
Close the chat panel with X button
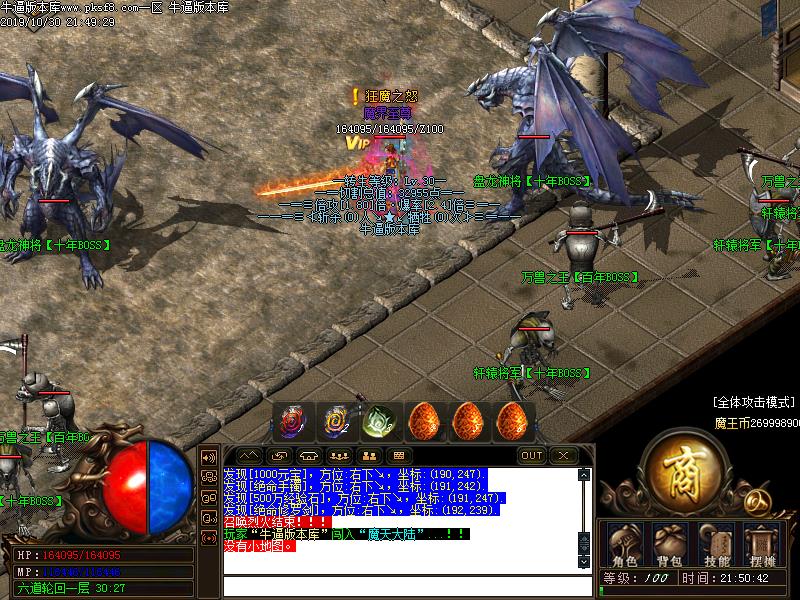pyautogui.click(x=564, y=456)
